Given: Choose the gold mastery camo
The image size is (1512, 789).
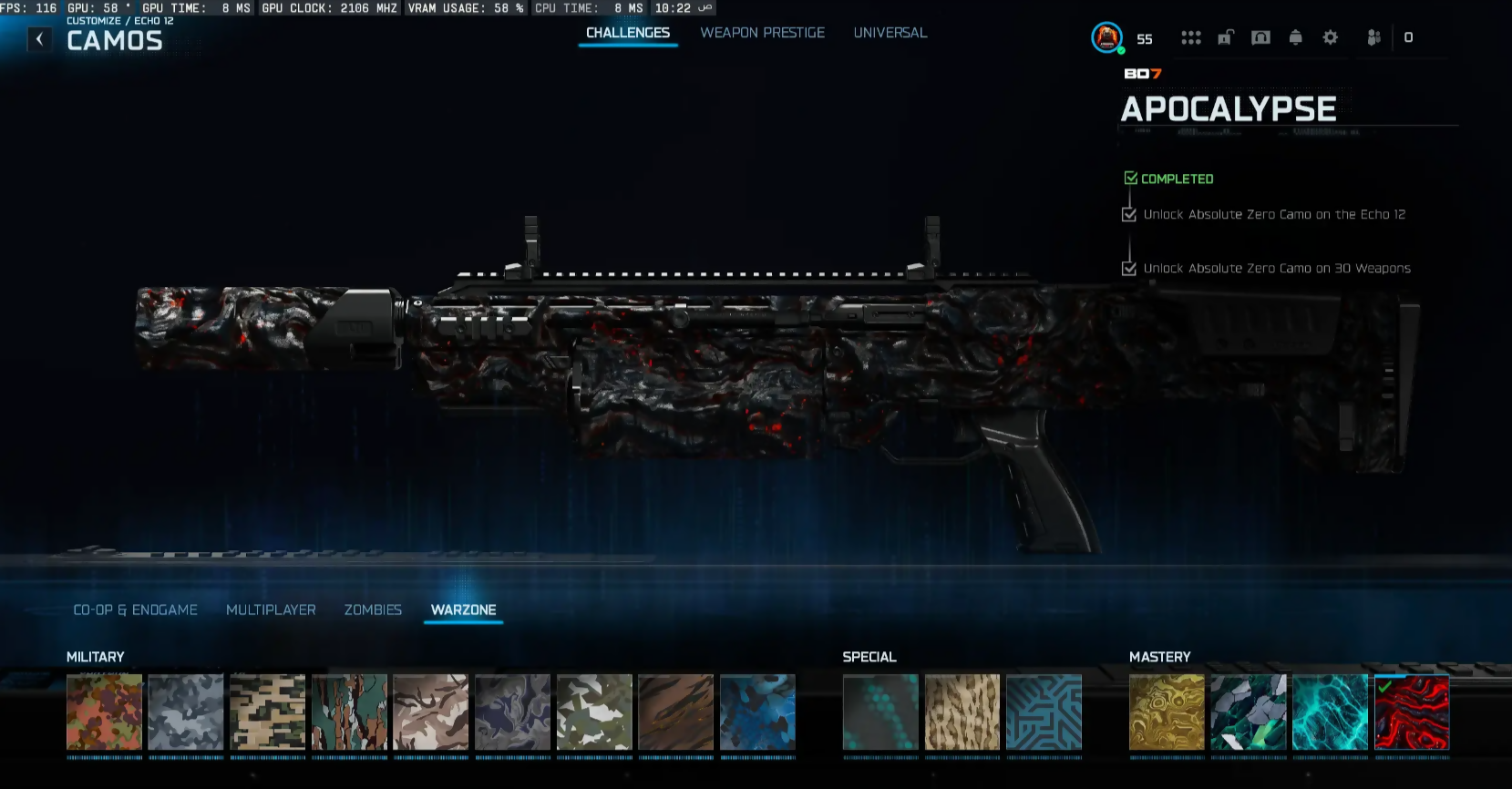Looking at the screenshot, I should pyautogui.click(x=1167, y=712).
